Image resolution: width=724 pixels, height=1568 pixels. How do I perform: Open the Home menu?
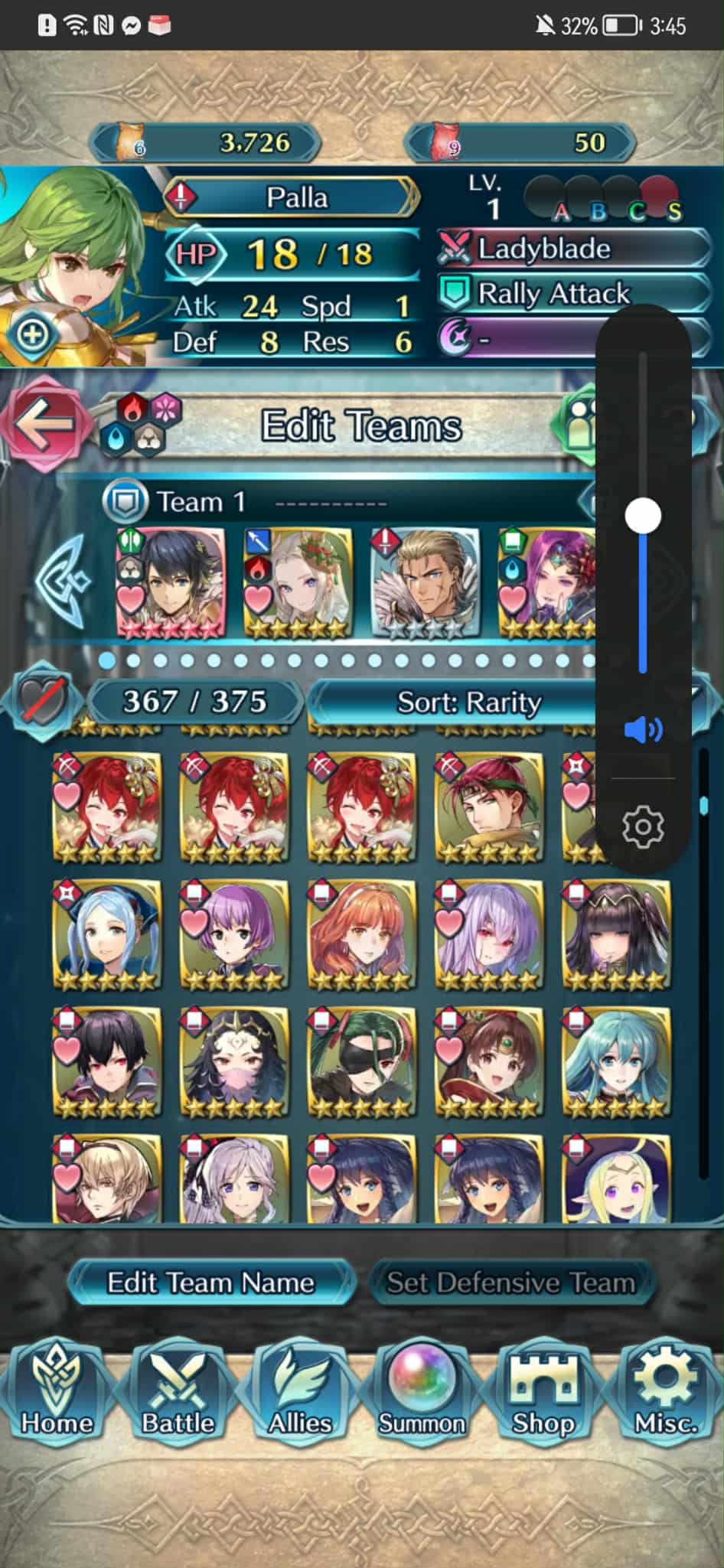pos(56,1394)
